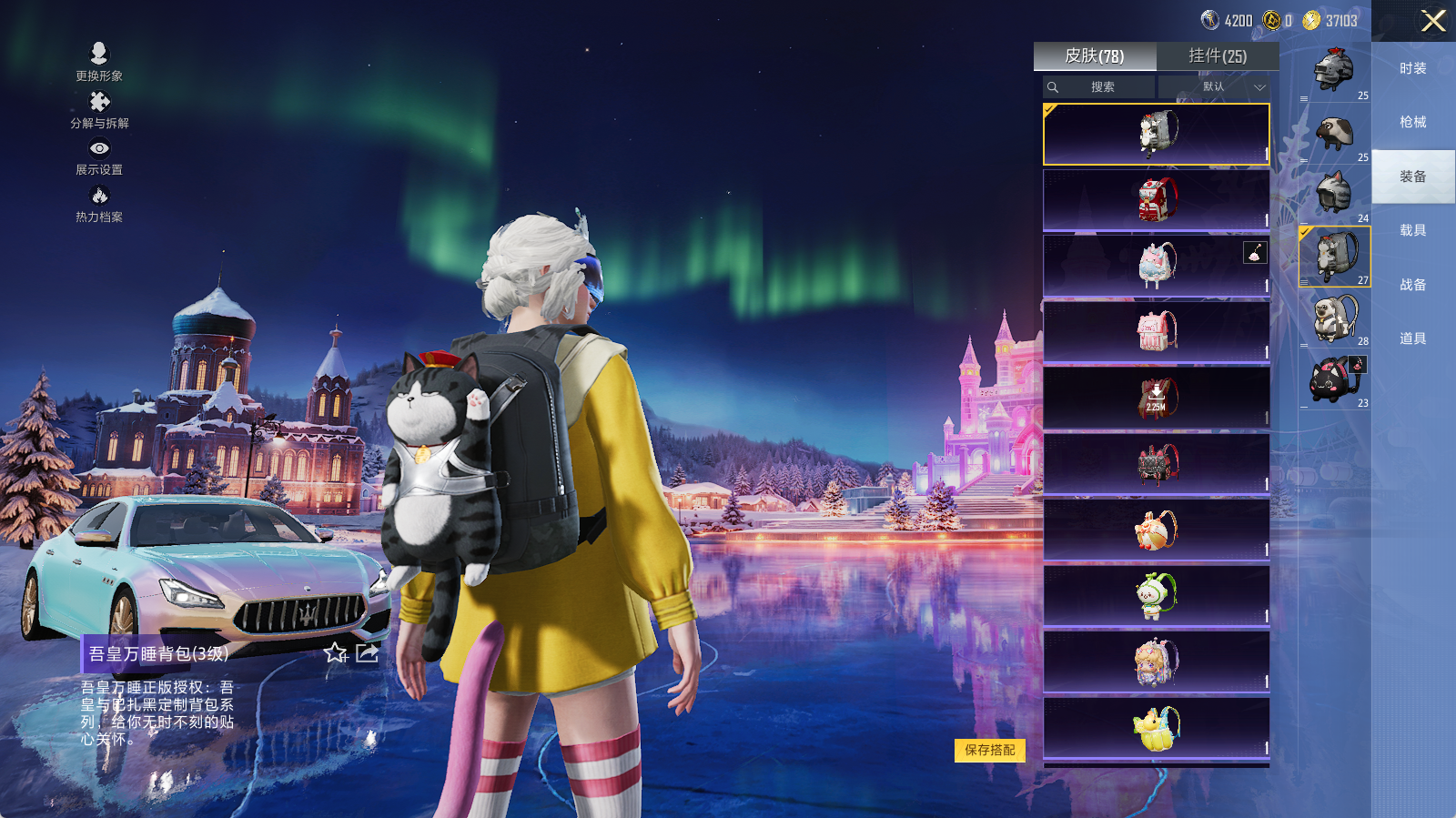Open the 默认 sort dropdown
This screenshot has height=818, width=1456.
[1215, 87]
